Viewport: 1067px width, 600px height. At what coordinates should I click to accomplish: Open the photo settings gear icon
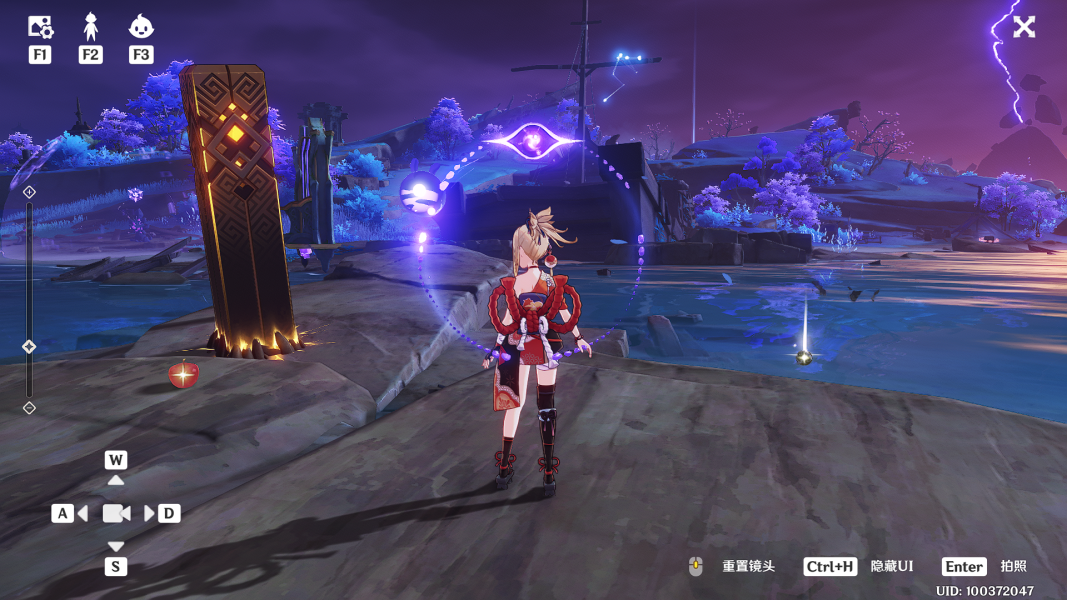40,27
